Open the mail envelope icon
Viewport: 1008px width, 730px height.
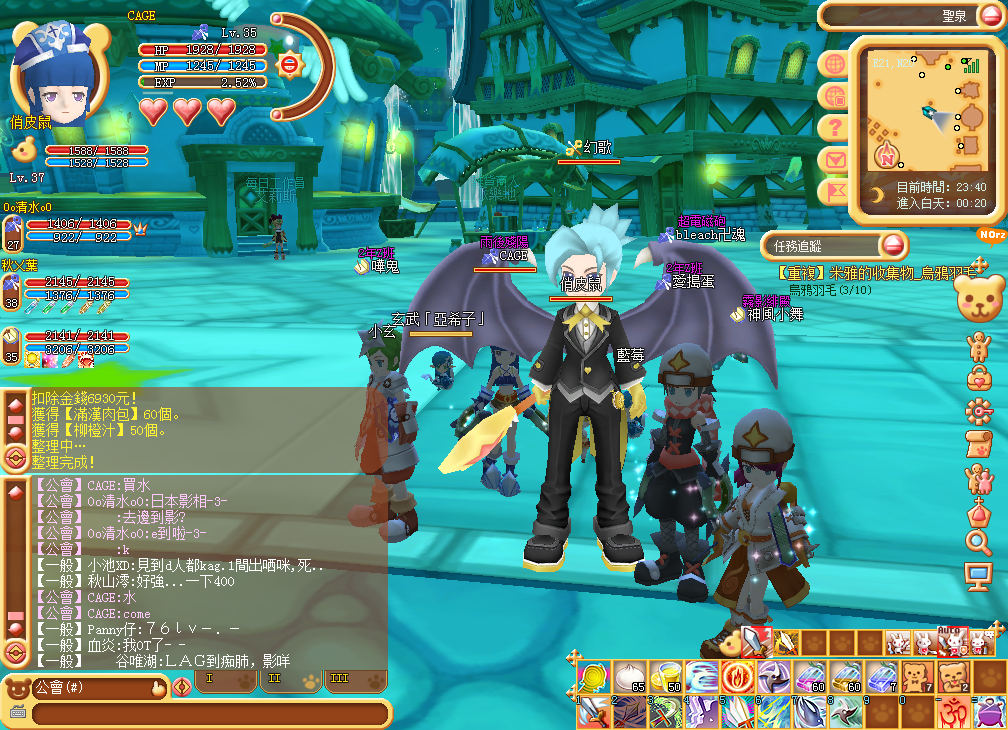(x=833, y=159)
